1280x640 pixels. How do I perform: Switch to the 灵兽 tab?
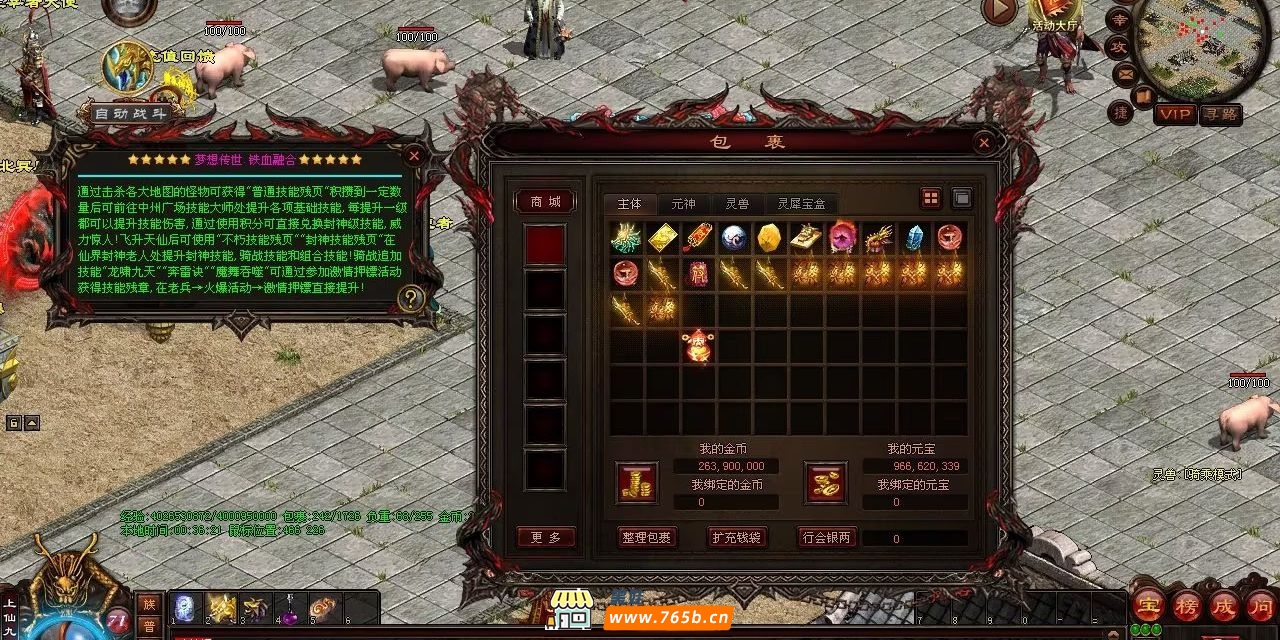point(737,203)
